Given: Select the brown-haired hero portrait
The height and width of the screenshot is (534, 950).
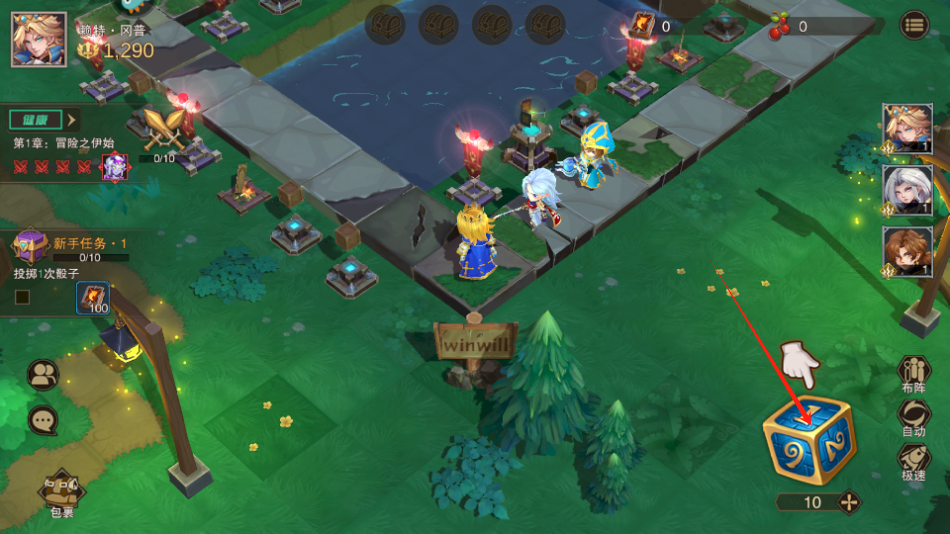Looking at the screenshot, I should pyautogui.click(x=907, y=251).
